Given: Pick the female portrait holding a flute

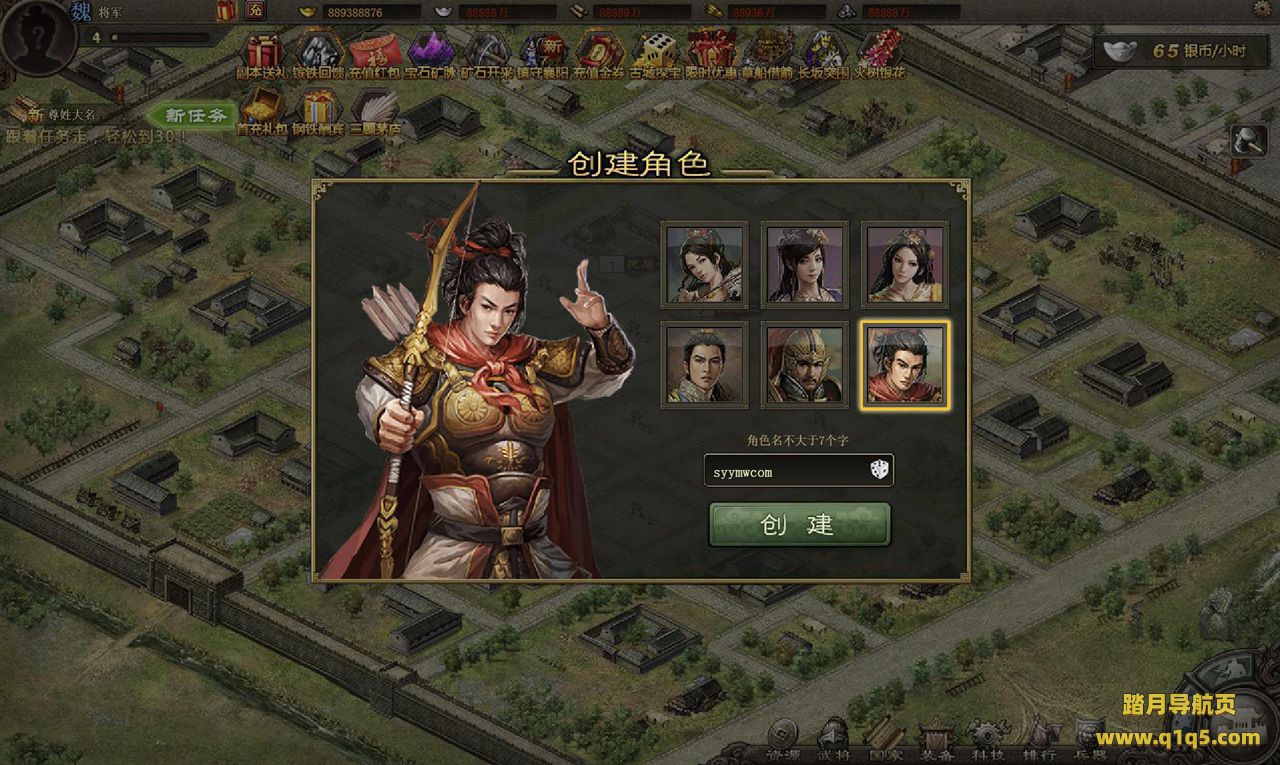Looking at the screenshot, I should click(x=704, y=264).
